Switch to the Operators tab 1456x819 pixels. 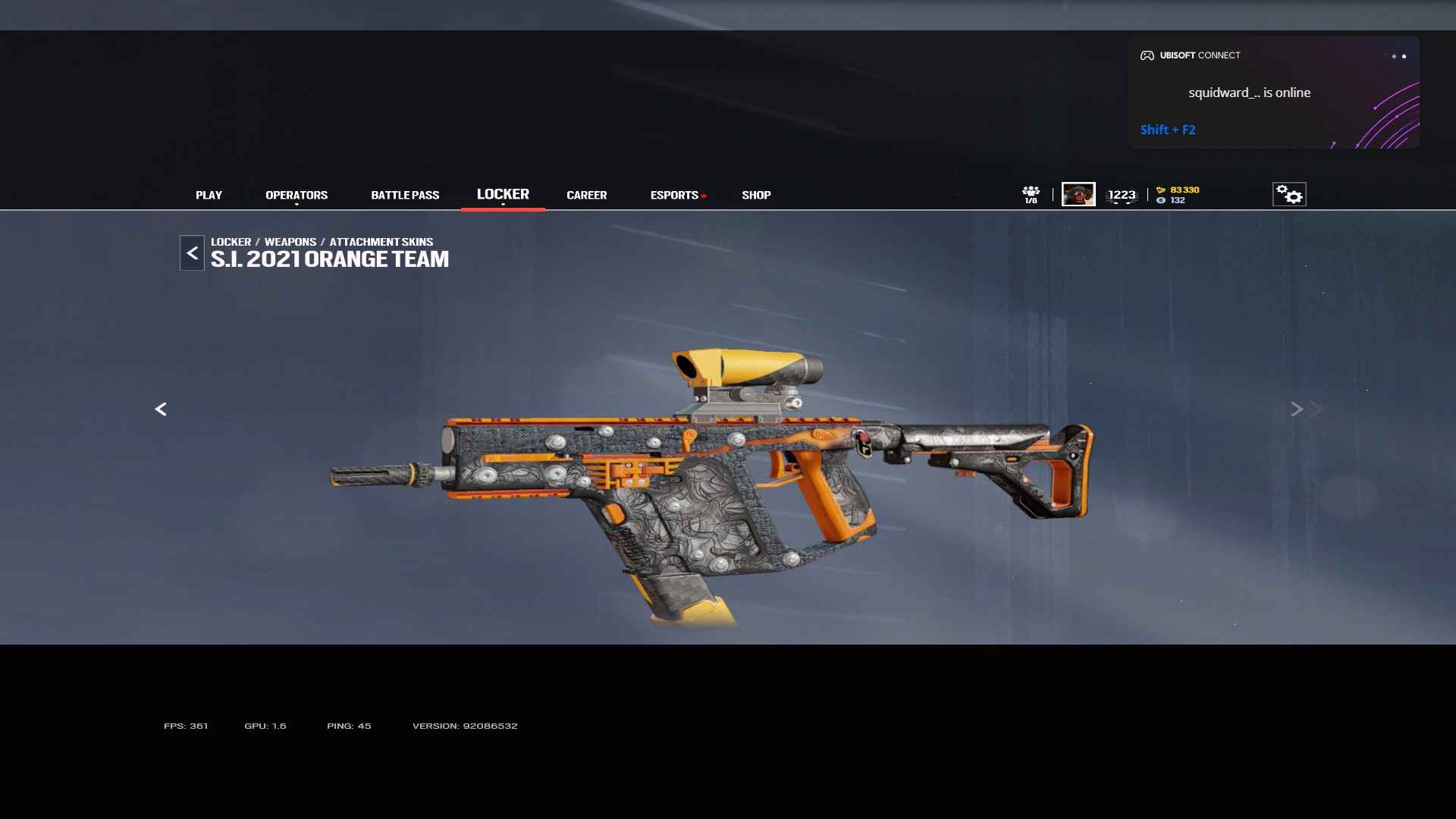coord(297,195)
